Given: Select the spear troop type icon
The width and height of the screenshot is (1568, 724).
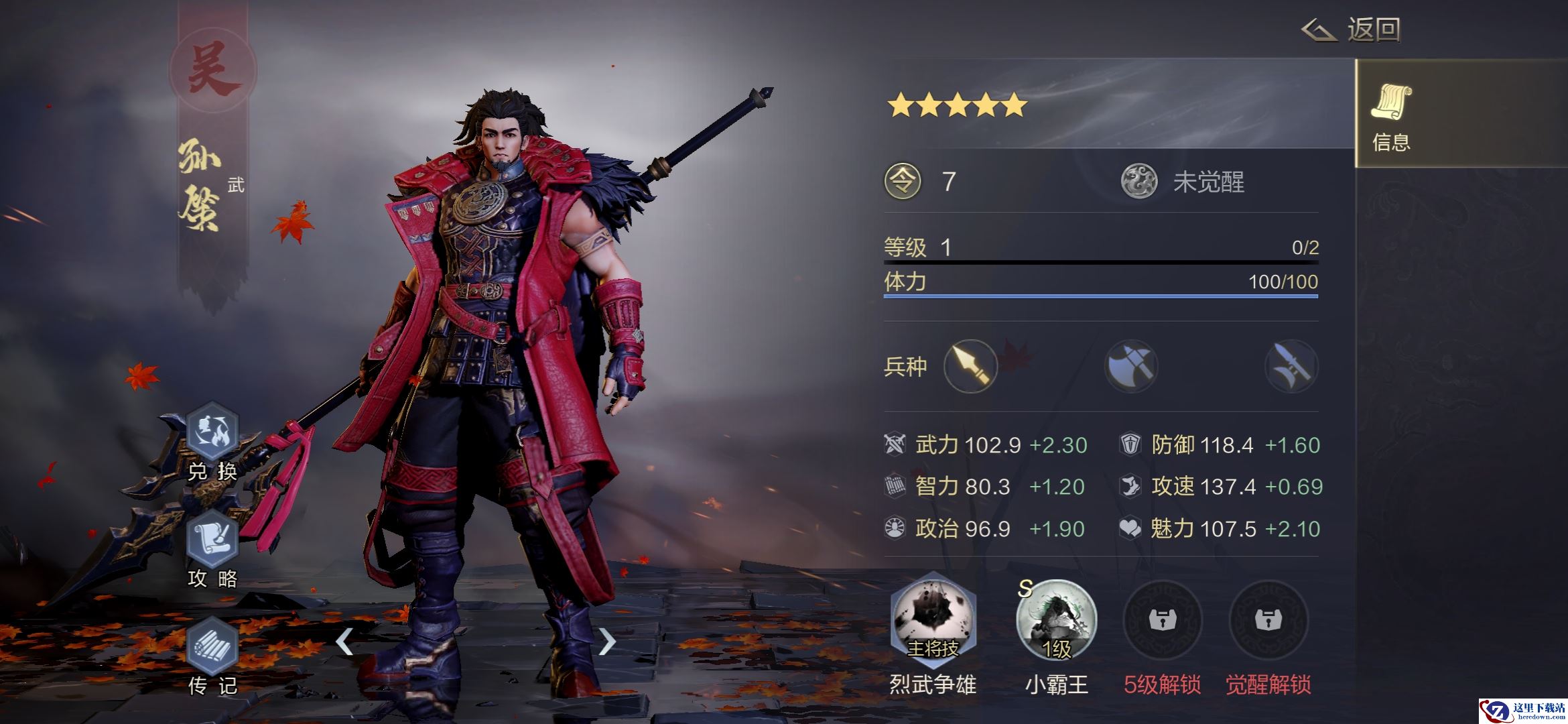Looking at the screenshot, I should point(970,366).
